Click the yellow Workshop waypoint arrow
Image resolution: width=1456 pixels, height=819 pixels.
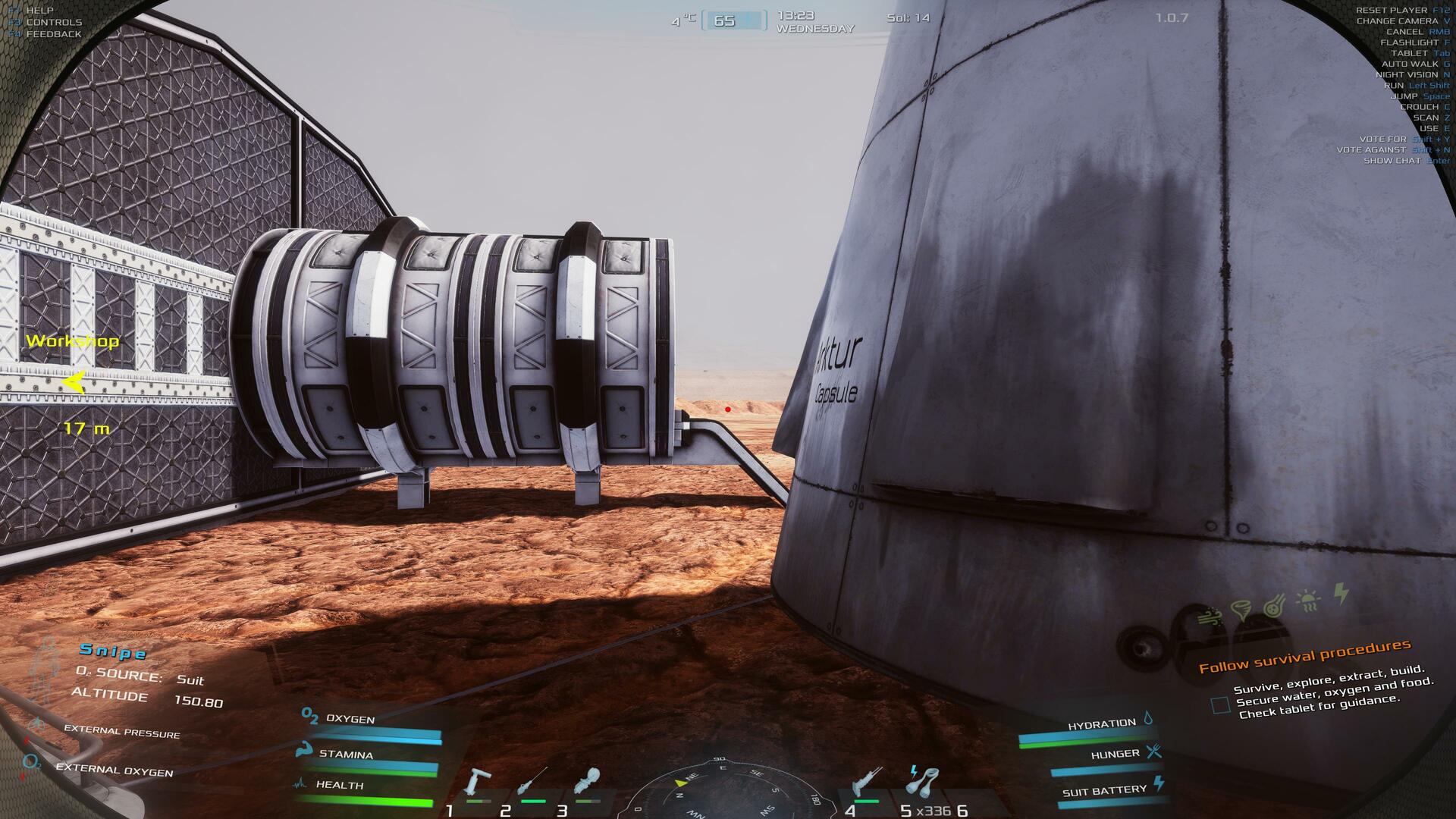[74, 382]
